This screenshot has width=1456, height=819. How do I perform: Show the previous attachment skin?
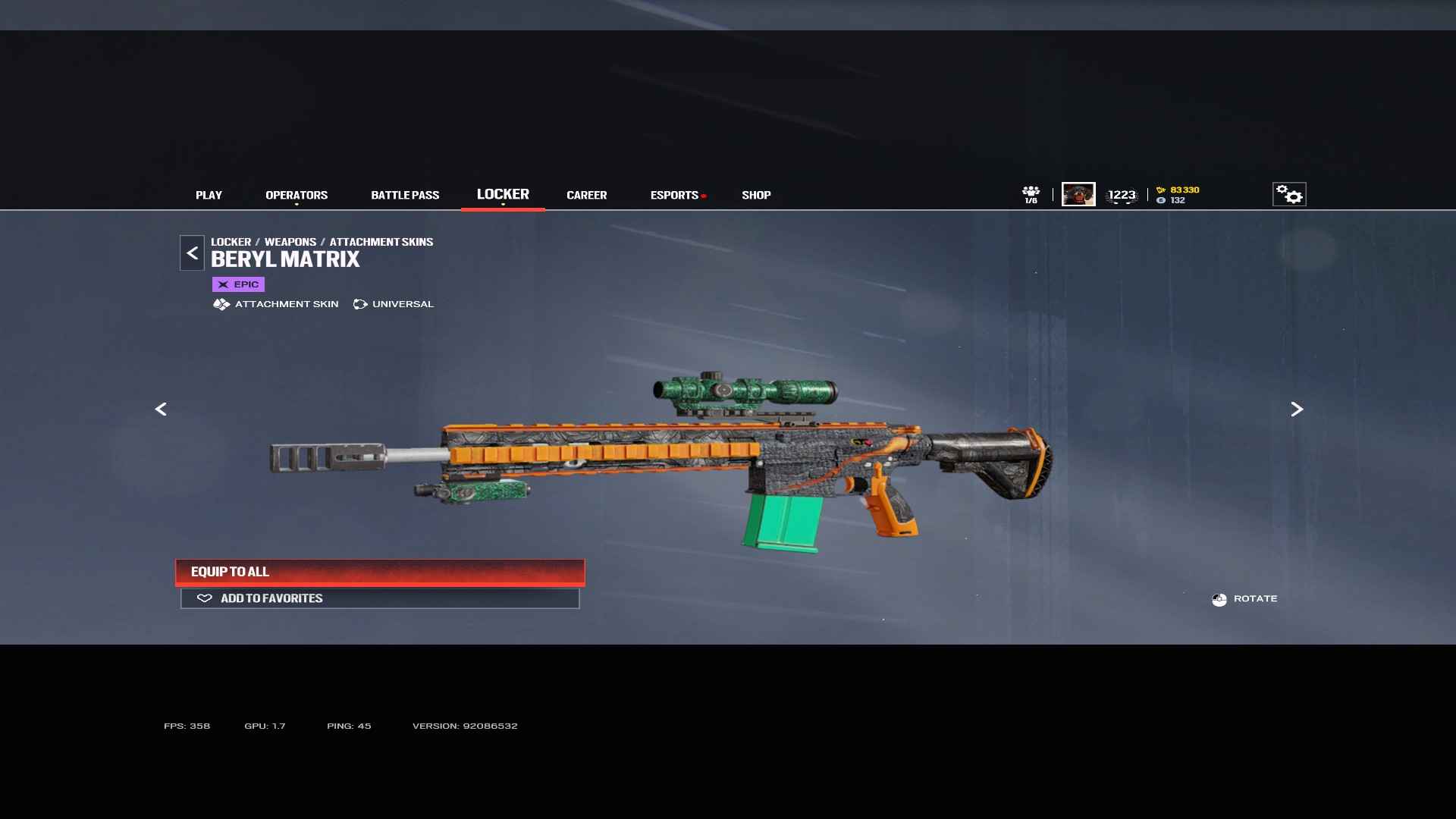point(161,409)
